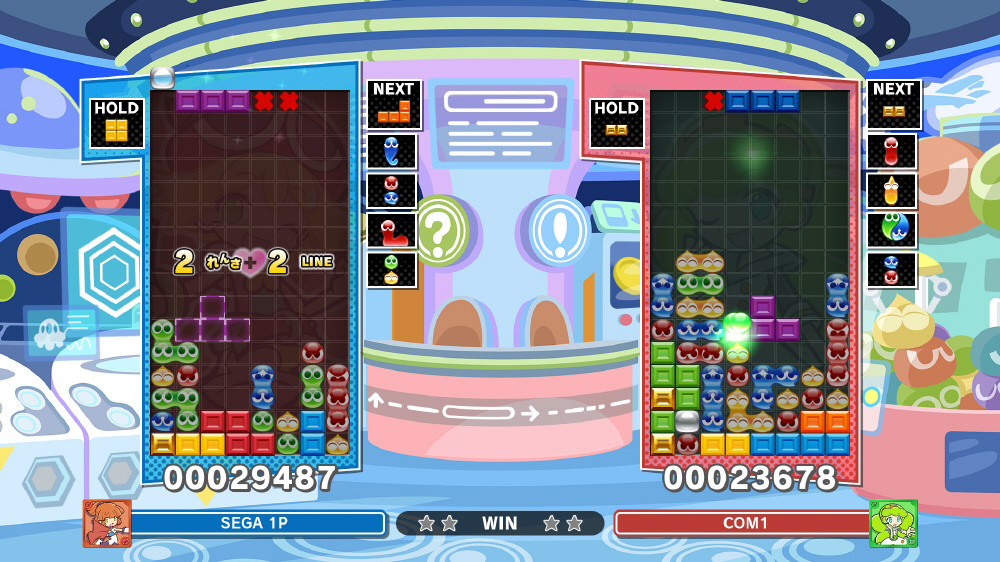Viewport: 1000px width, 562px height.
Task: Click the green-haired character portrait
Action: tap(893, 523)
